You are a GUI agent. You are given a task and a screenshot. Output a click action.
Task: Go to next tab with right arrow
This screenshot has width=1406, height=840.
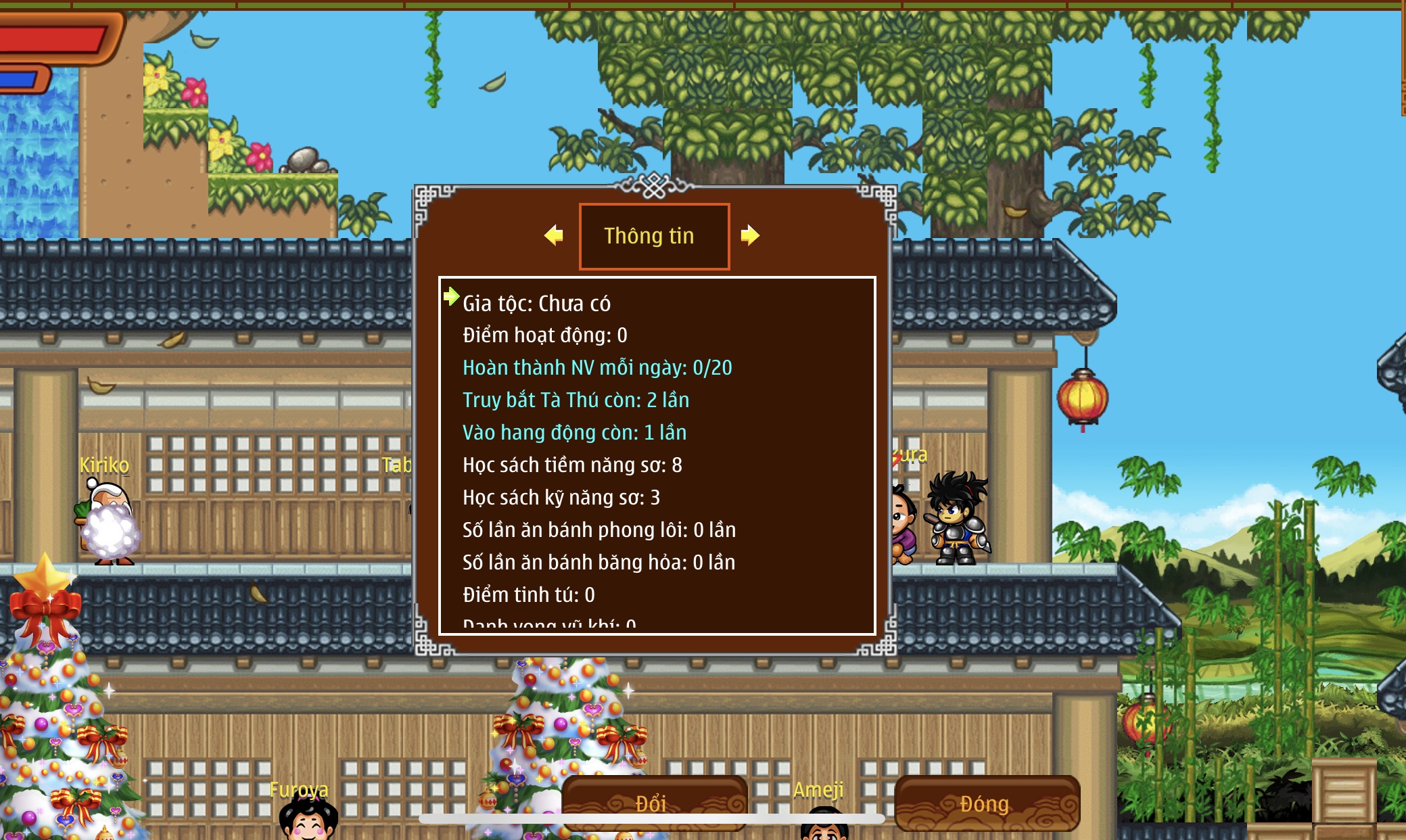coord(749,235)
